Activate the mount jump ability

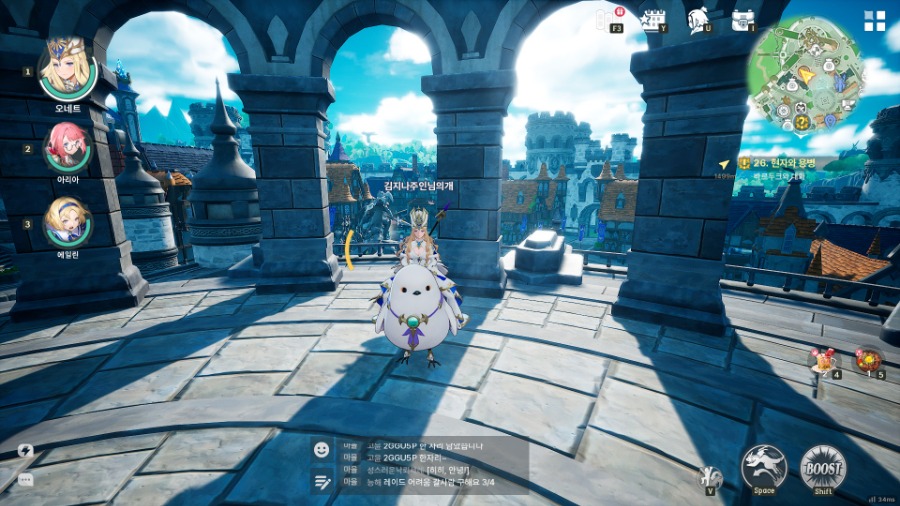point(764,466)
